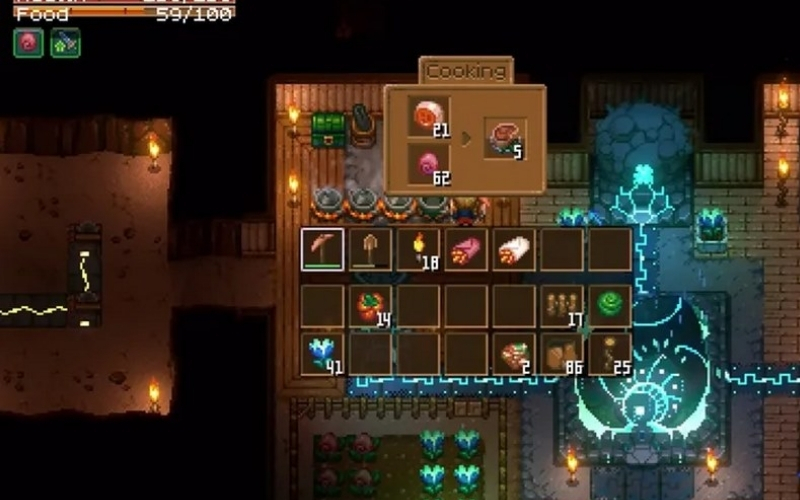The image size is (800, 500).
Task: Click the pink swirl ingredient with count 62
Action: [x=428, y=163]
